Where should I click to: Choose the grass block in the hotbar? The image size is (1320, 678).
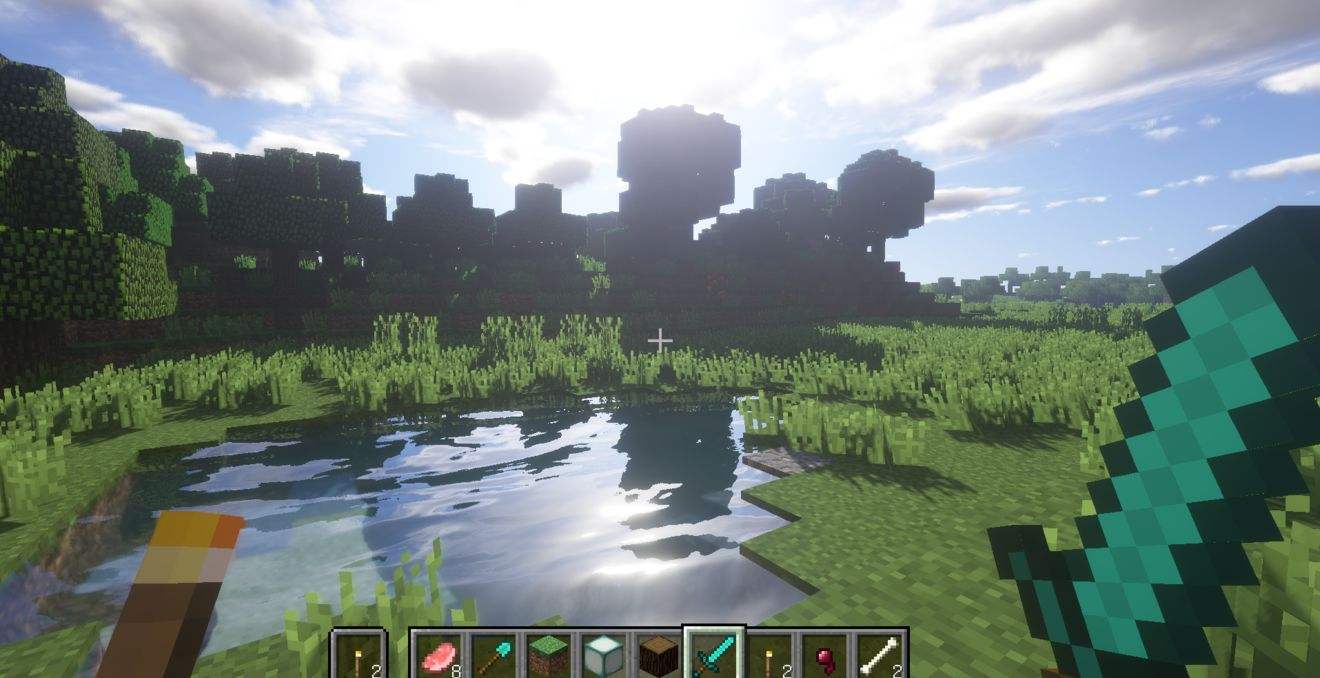(x=548, y=655)
